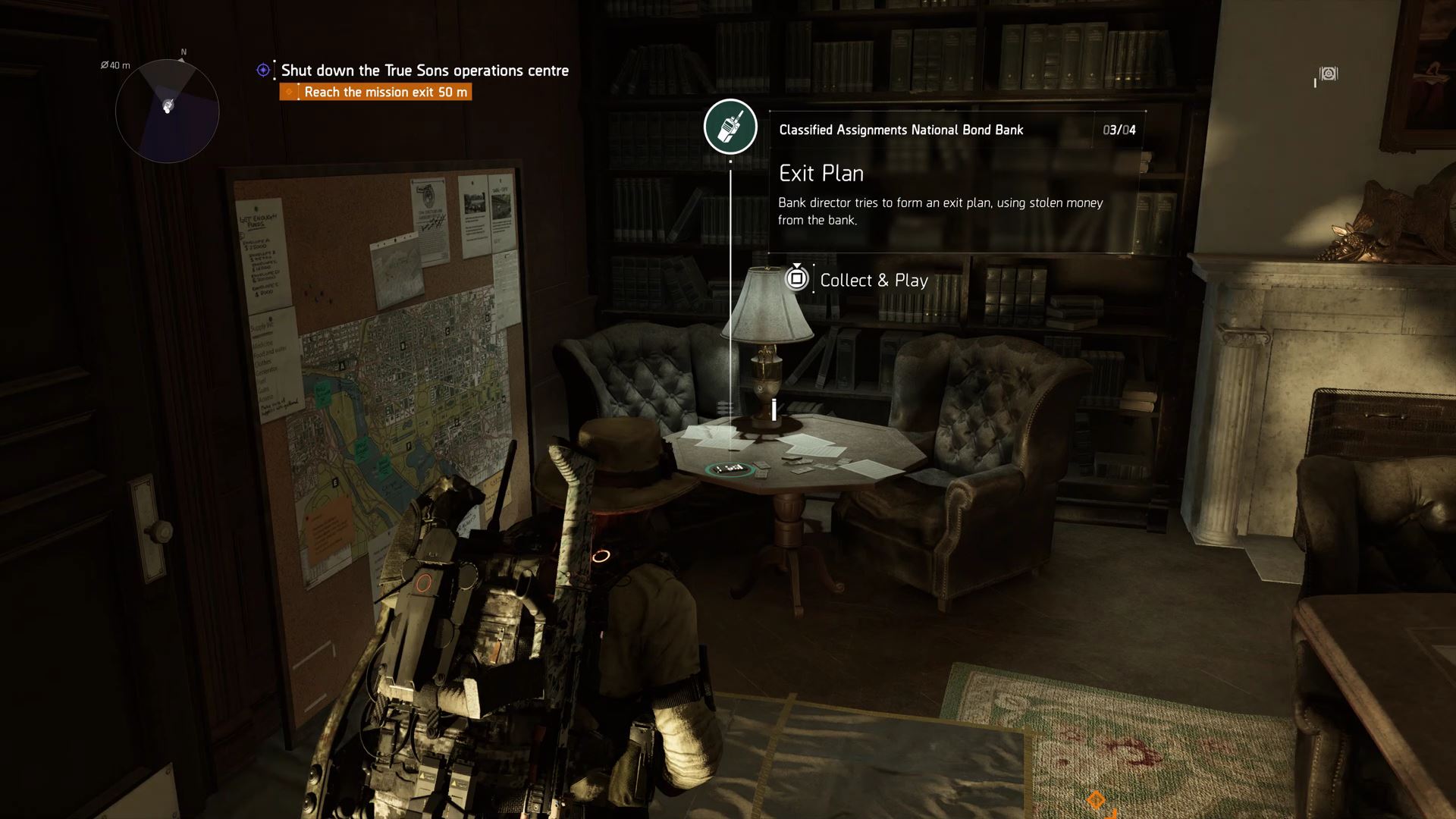Image resolution: width=1456 pixels, height=819 pixels.
Task: Click the green walkie-talkie collectible icon
Action: [x=730, y=127]
